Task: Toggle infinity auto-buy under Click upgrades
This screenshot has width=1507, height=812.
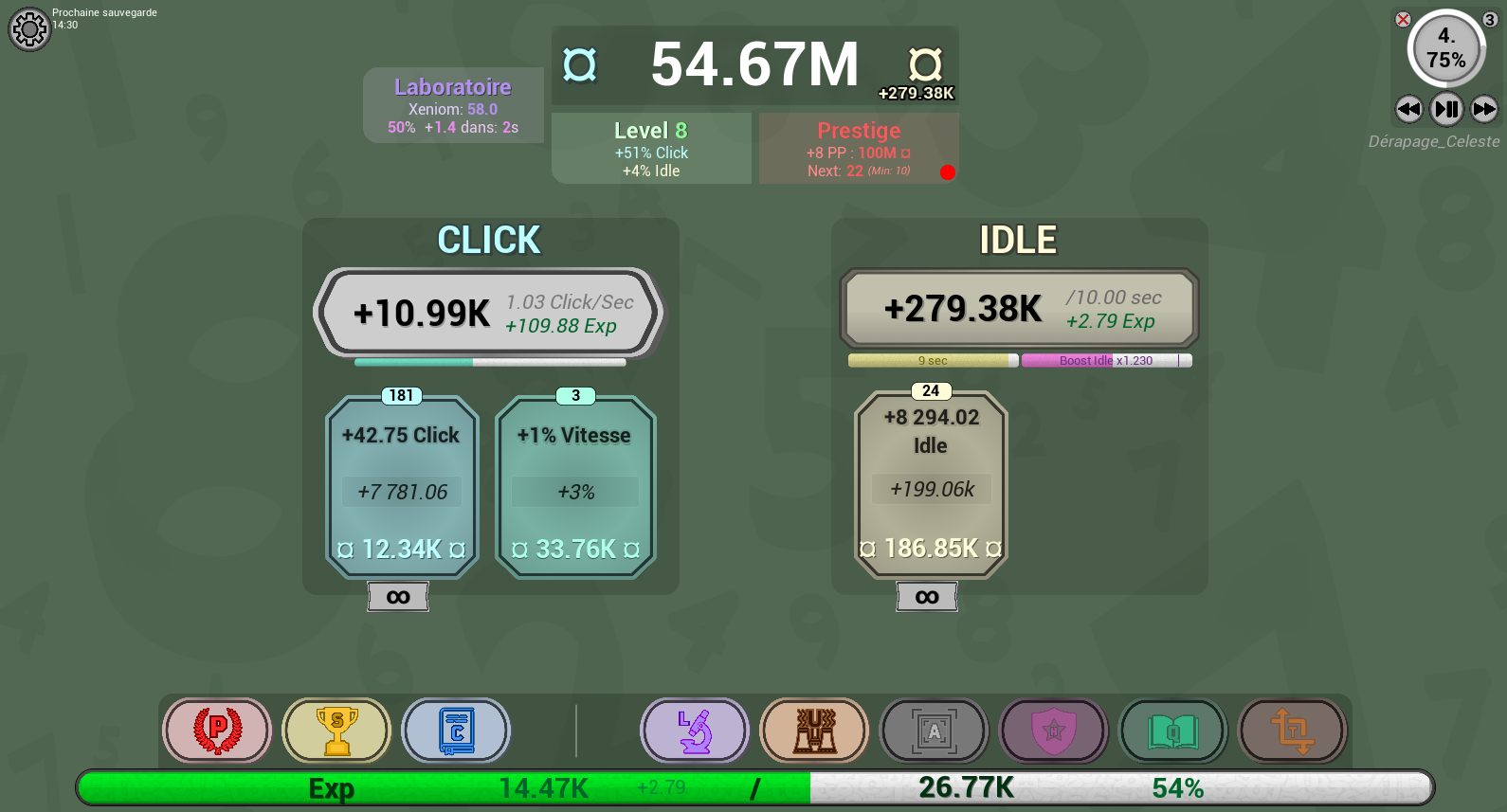Action: tap(397, 597)
